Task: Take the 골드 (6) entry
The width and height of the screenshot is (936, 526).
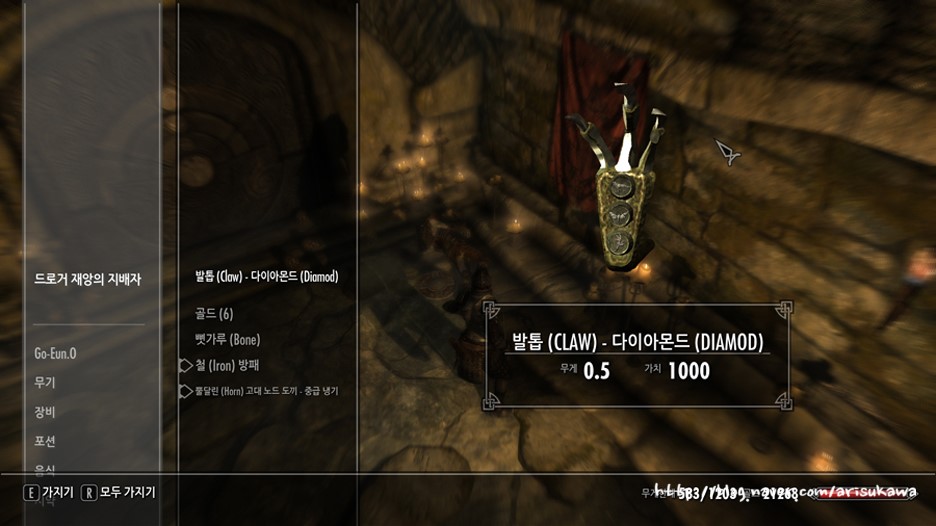Action: tap(214, 314)
